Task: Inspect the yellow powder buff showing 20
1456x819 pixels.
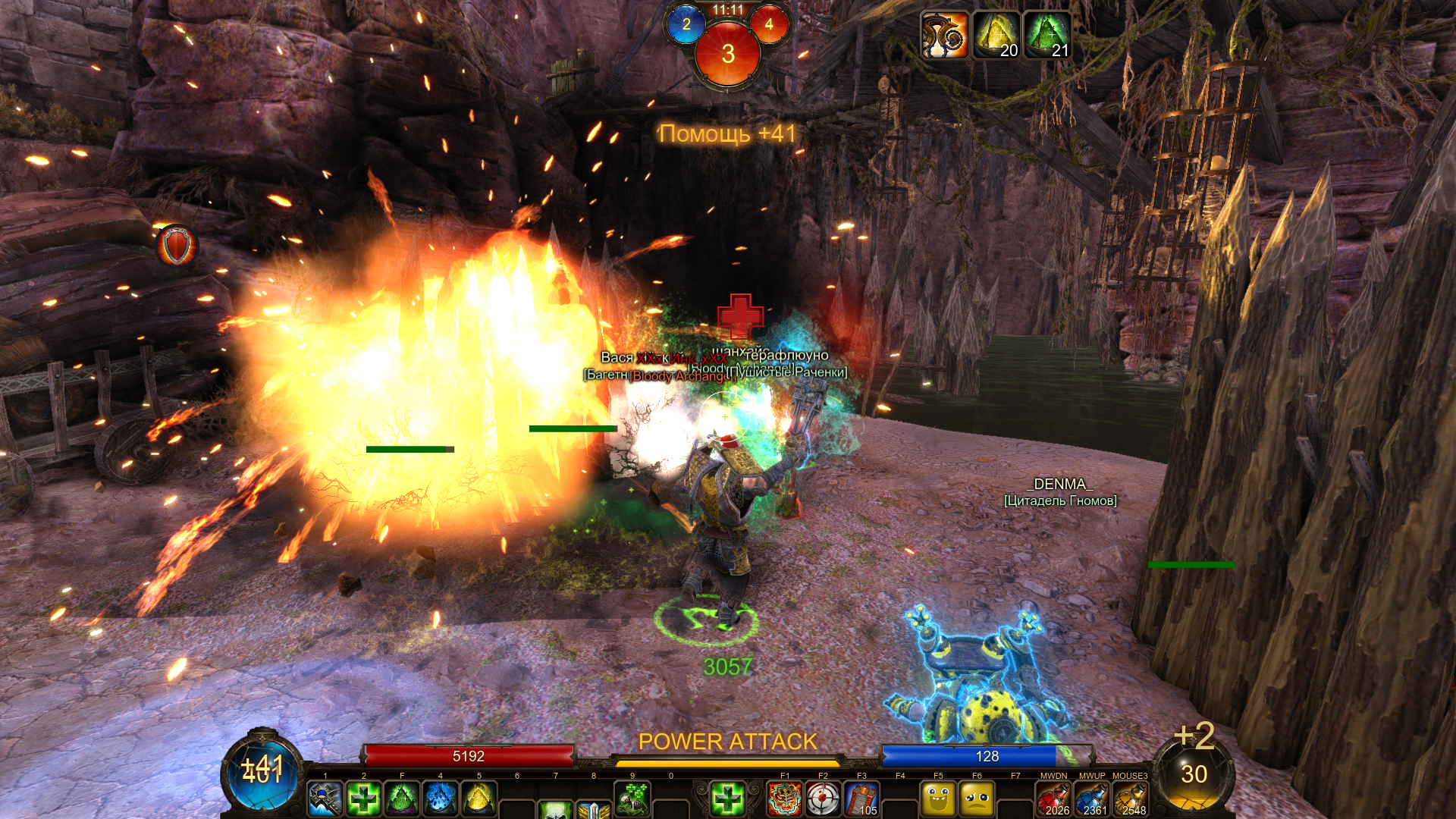Action: [996, 35]
